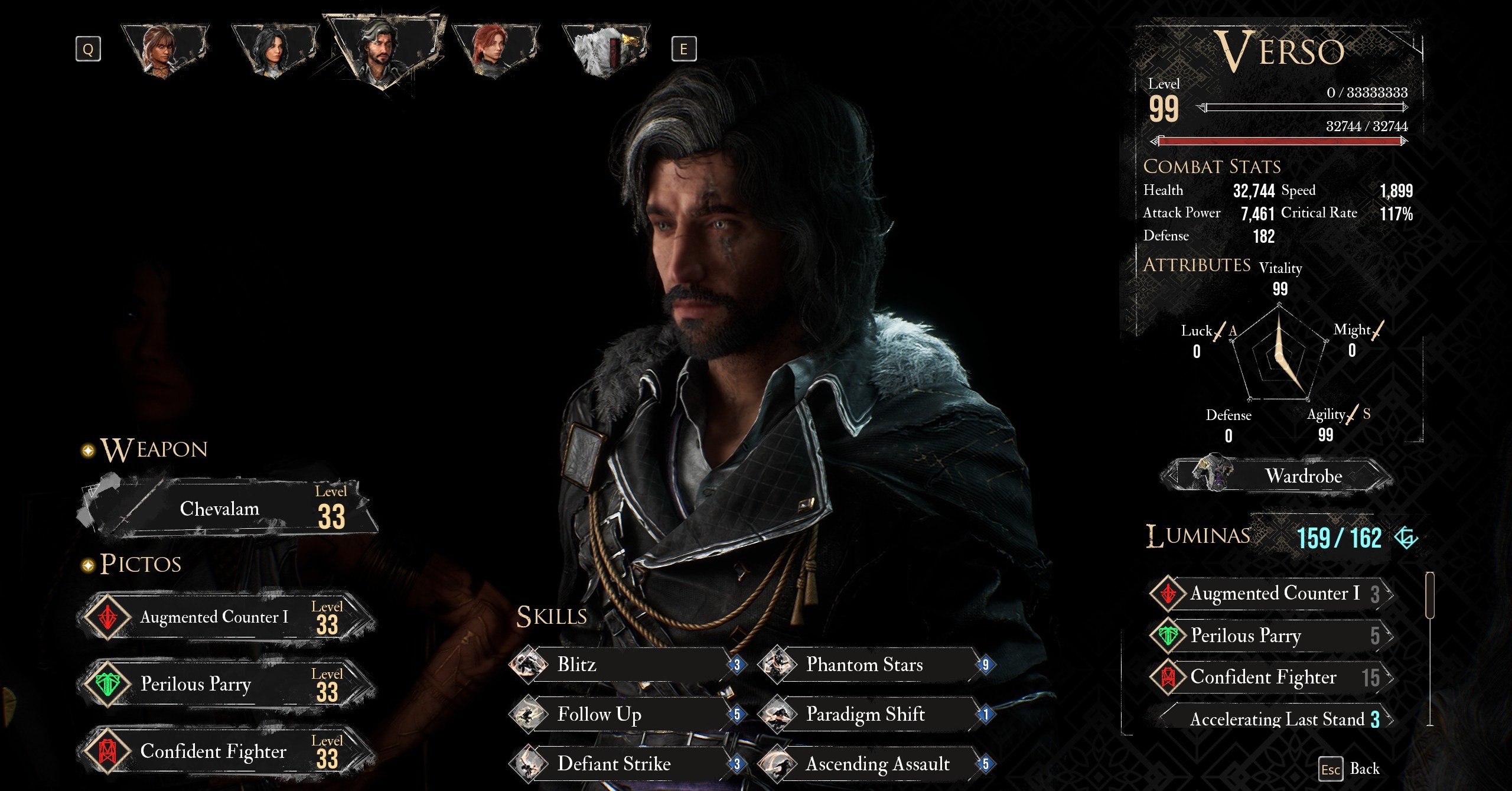Select the Ascending Assault skill

coord(875,764)
